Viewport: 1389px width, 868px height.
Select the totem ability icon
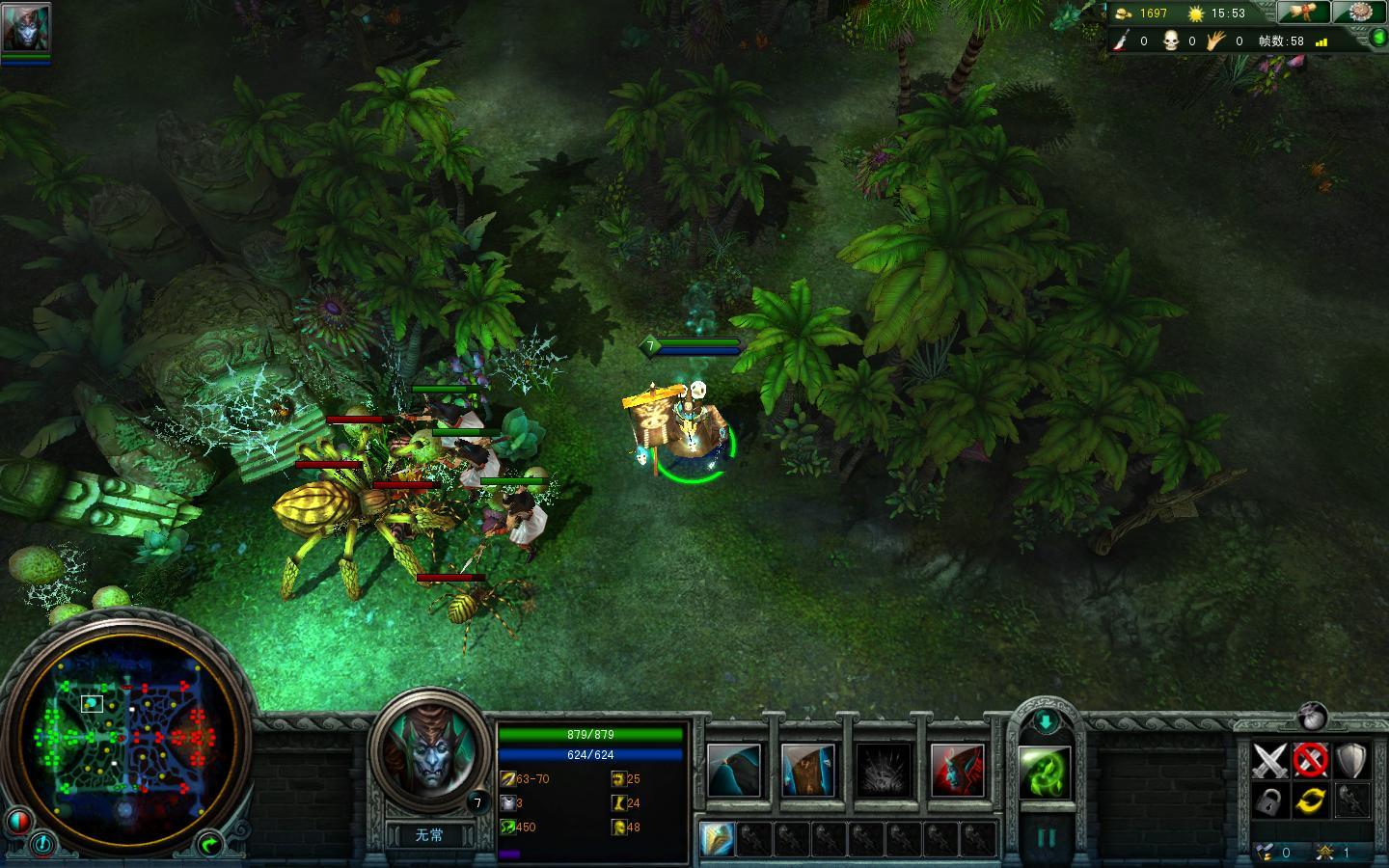click(807, 769)
